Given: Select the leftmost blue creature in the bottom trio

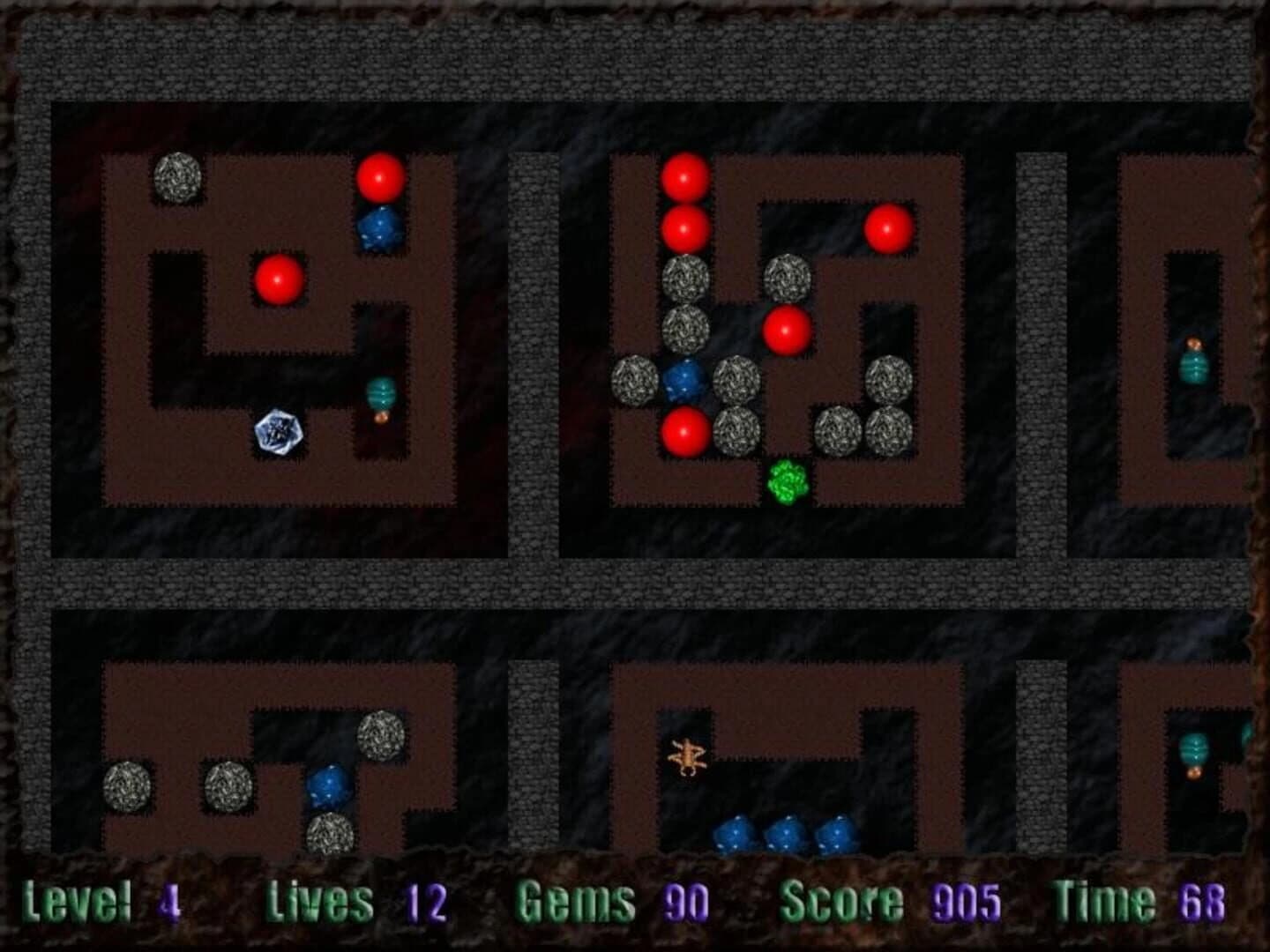Looking at the screenshot, I should [734, 833].
